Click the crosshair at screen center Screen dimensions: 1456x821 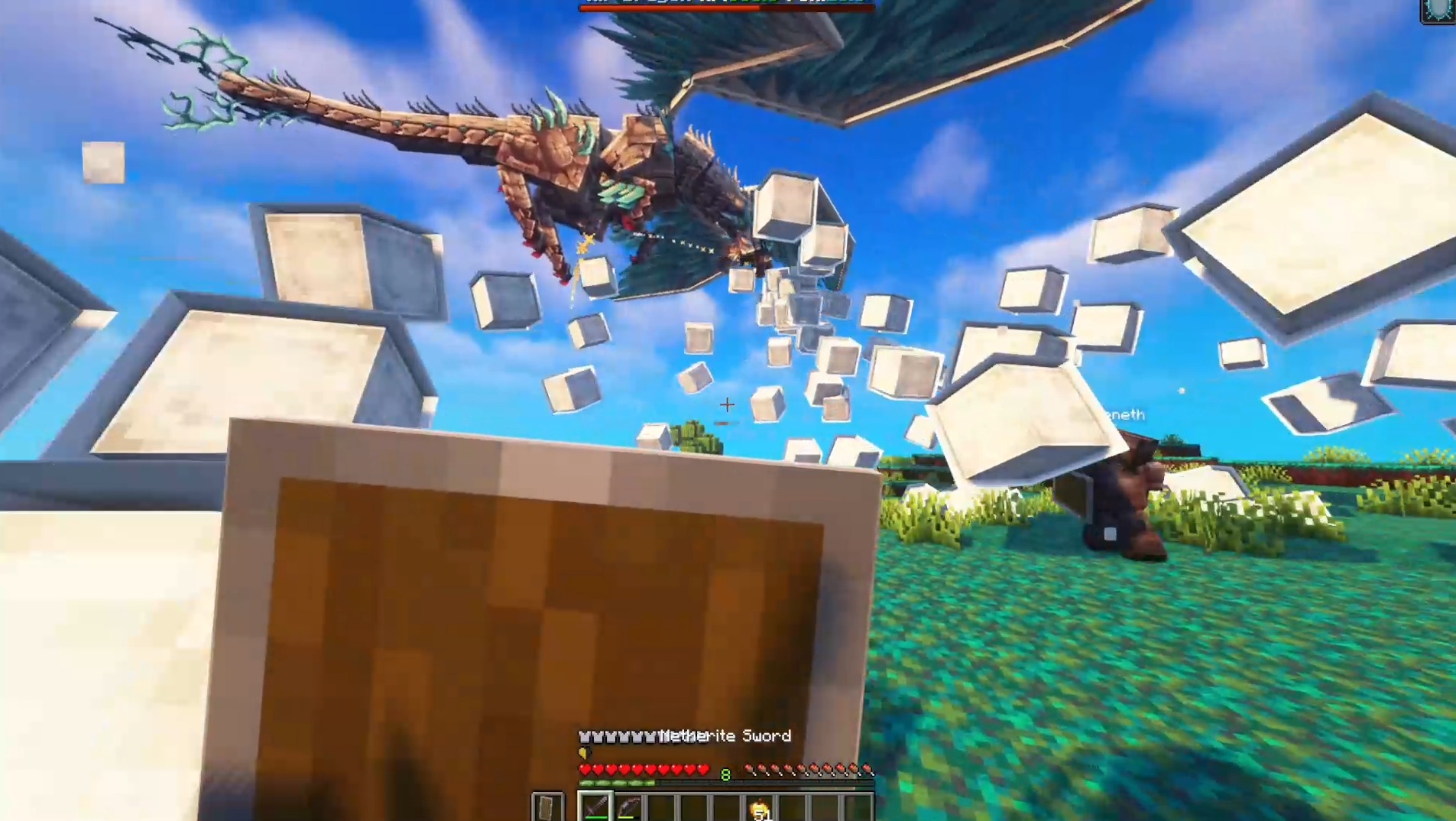point(728,405)
